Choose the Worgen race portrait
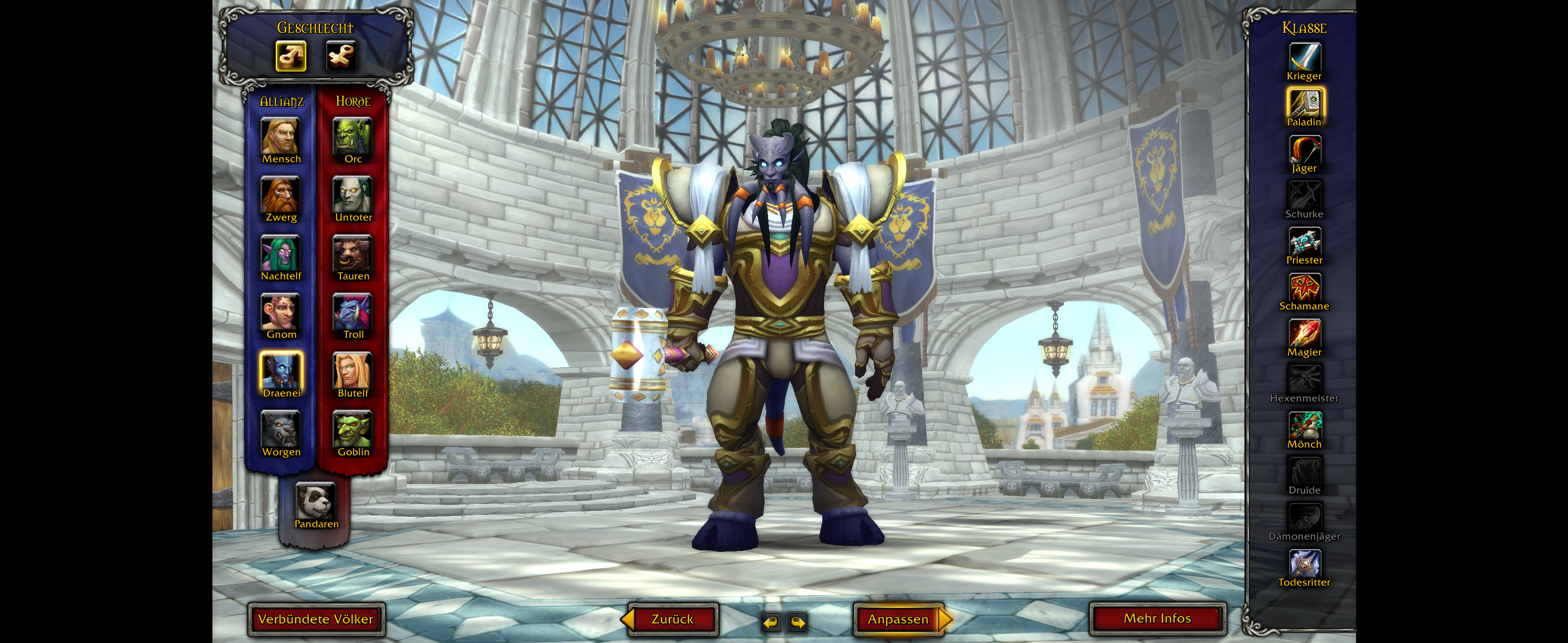Viewport: 1568px width, 643px height. pos(281,429)
